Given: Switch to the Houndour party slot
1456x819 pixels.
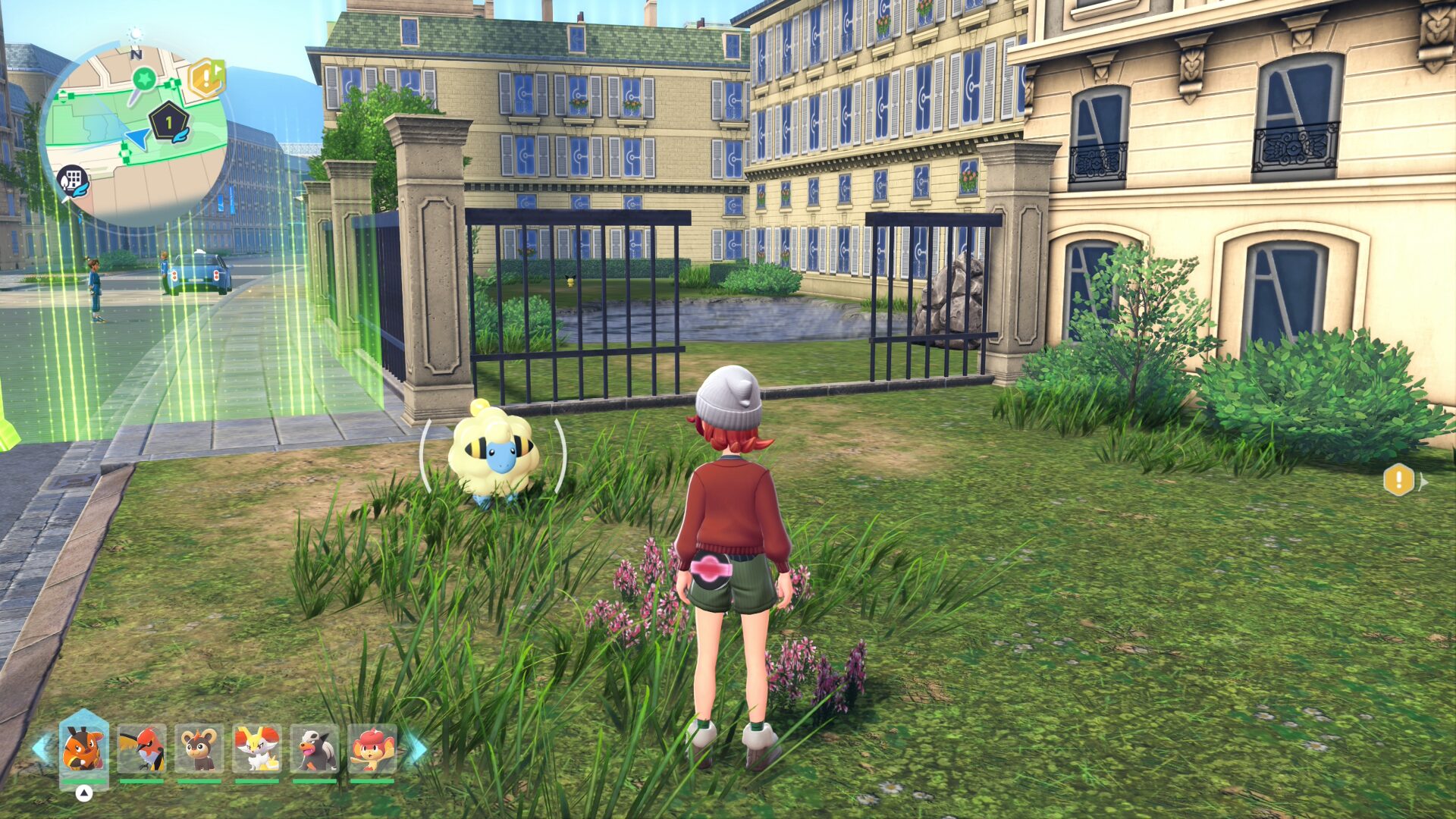Looking at the screenshot, I should [314, 748].
